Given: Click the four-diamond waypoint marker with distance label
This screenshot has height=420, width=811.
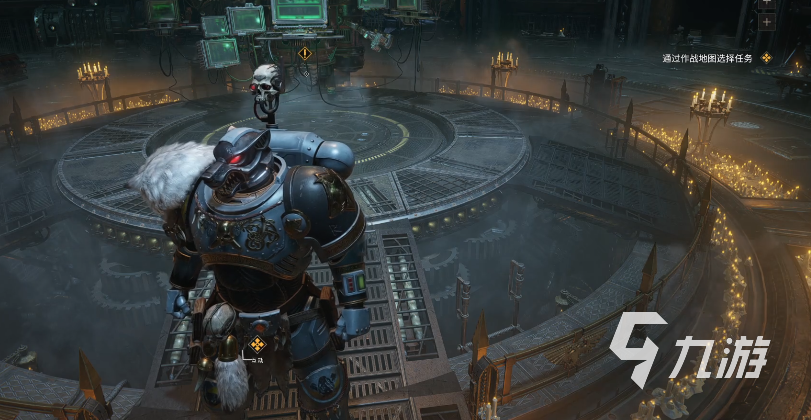Looking at the screenshot, I should [256, 346].
